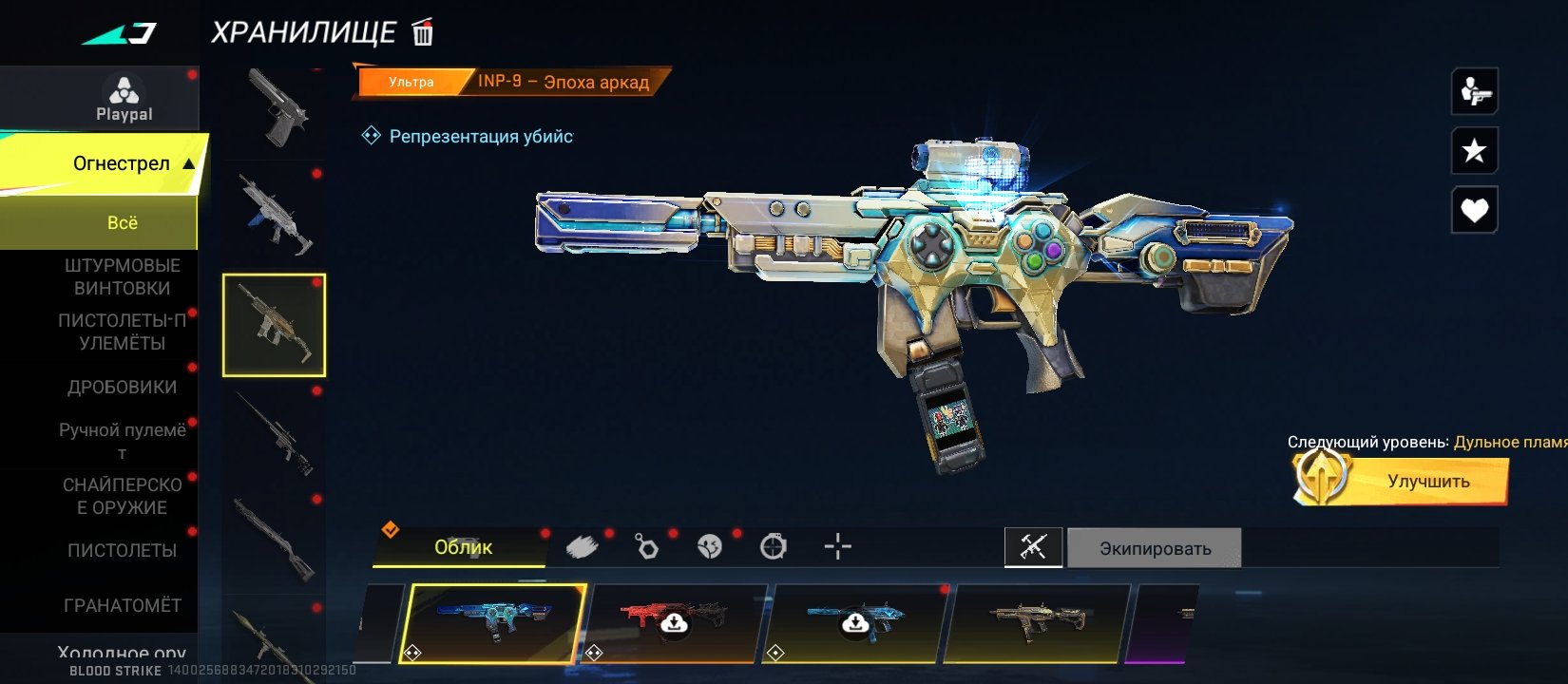Select the Всё filter

click(x=122, y=222)
